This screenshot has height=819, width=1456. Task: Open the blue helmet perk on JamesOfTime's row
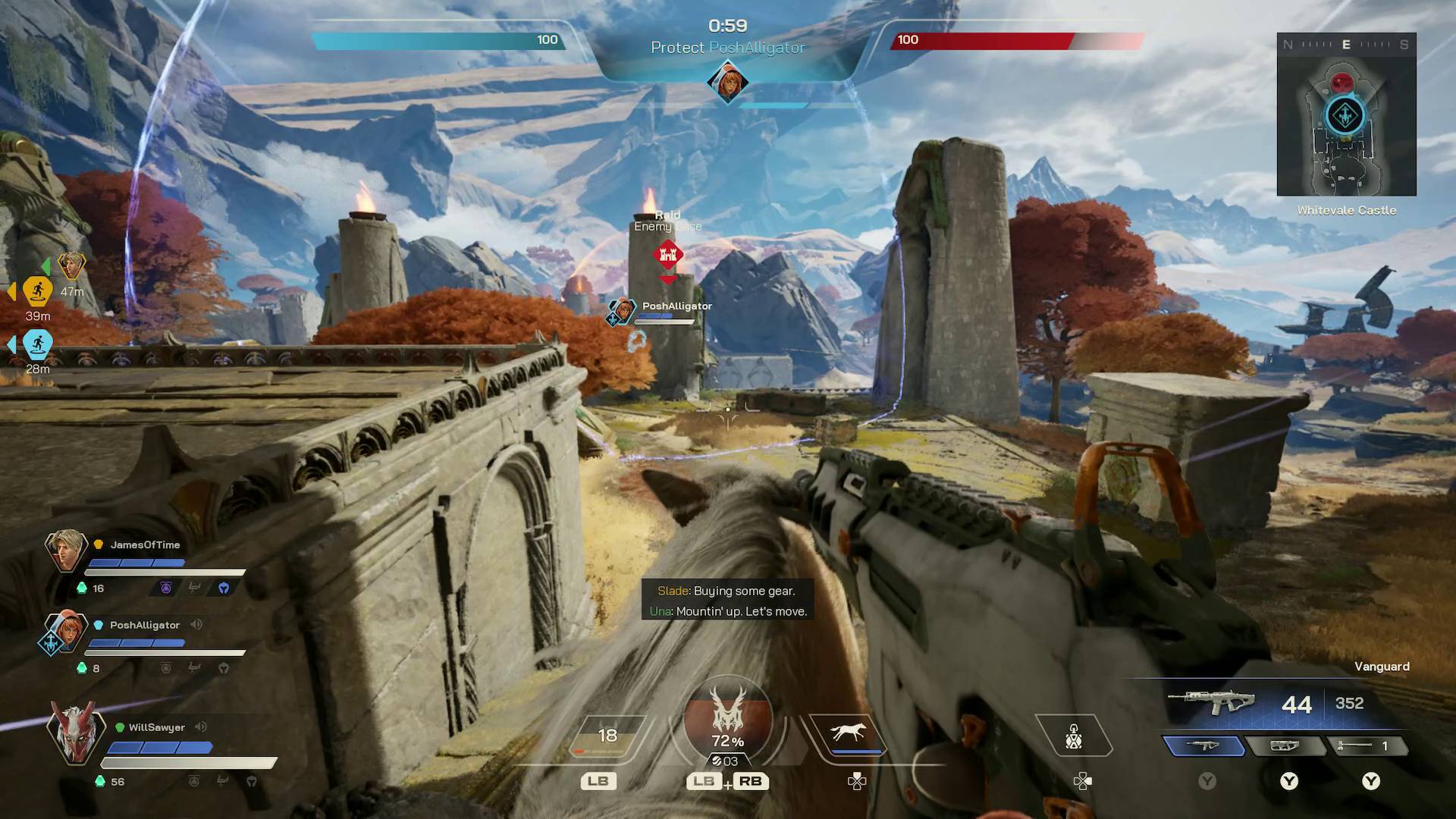click(x=222, y=587)
